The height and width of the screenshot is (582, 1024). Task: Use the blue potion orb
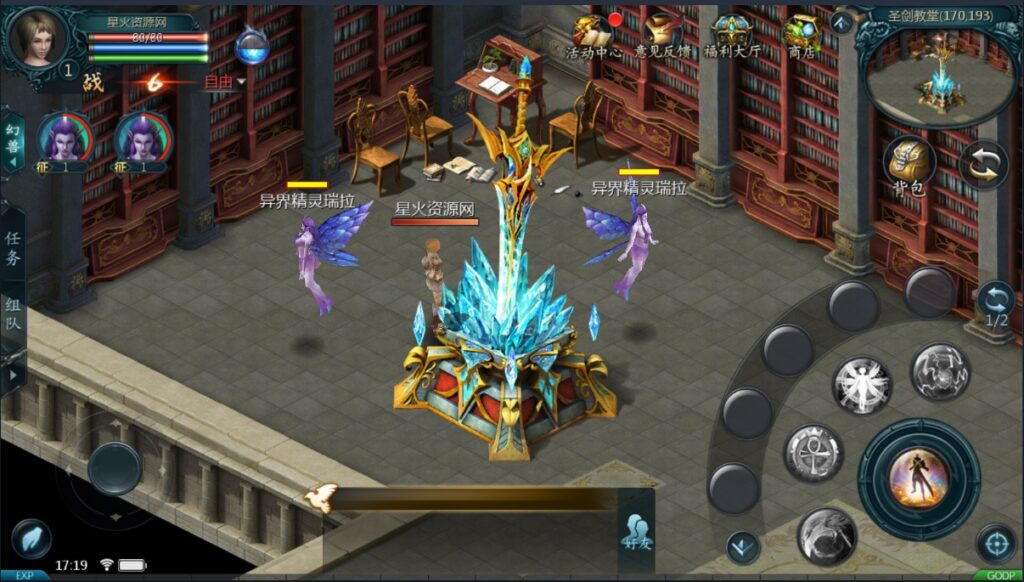pyautogui.click(x=251, y=46)
